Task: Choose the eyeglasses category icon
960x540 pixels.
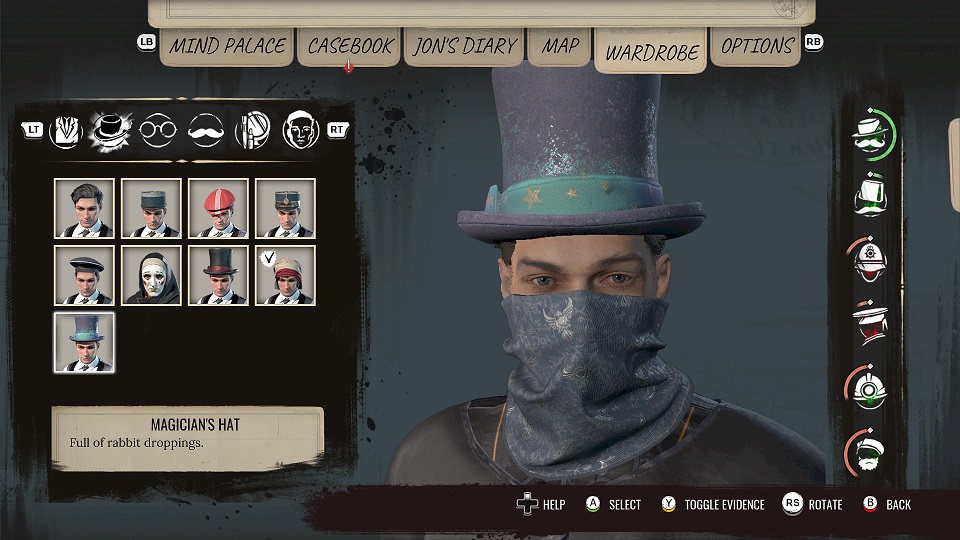Action: pos(158,129)
